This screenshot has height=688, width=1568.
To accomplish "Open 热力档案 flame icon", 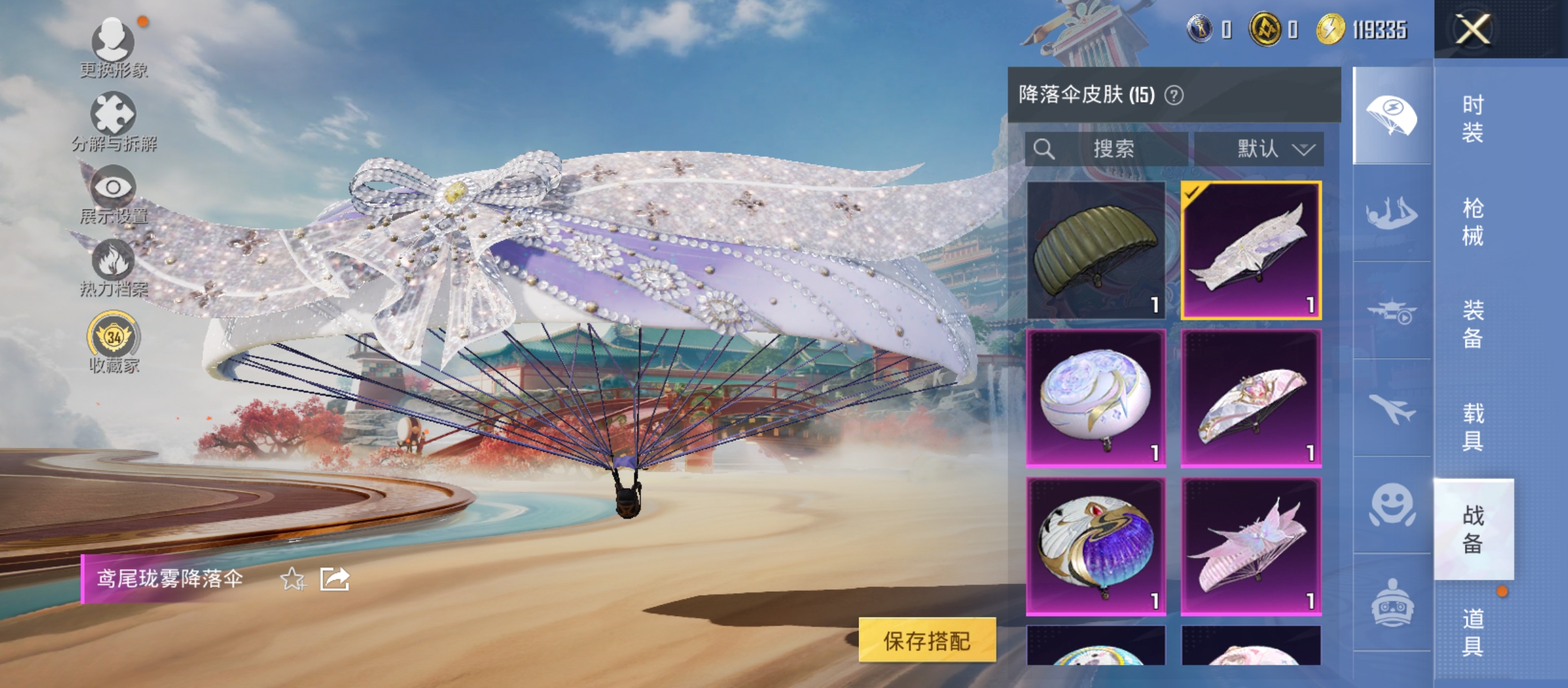I will [113, 268].
